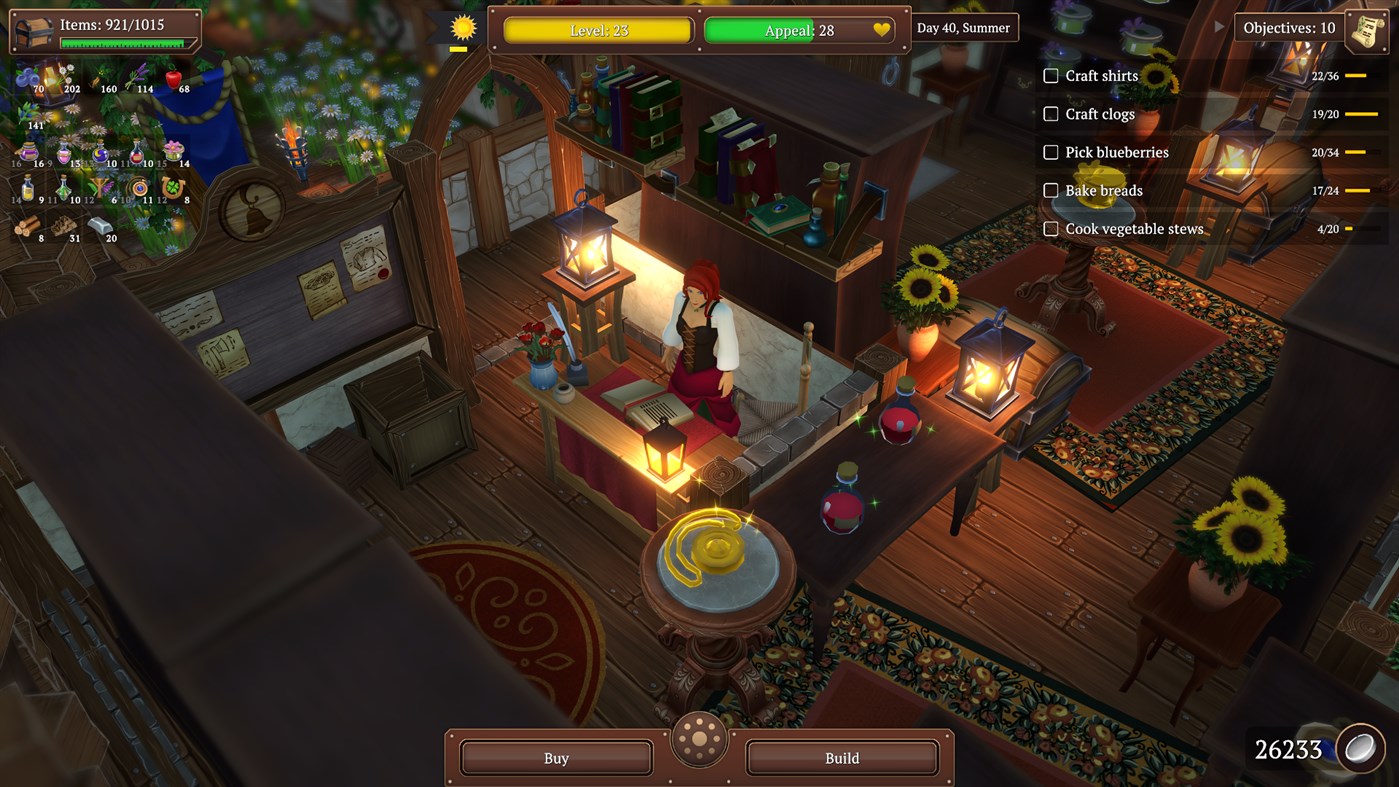Collapse the Objectives panel with its arrow
The width and height of the screenshot is (1399, 787).
[x=1217, y=28]
